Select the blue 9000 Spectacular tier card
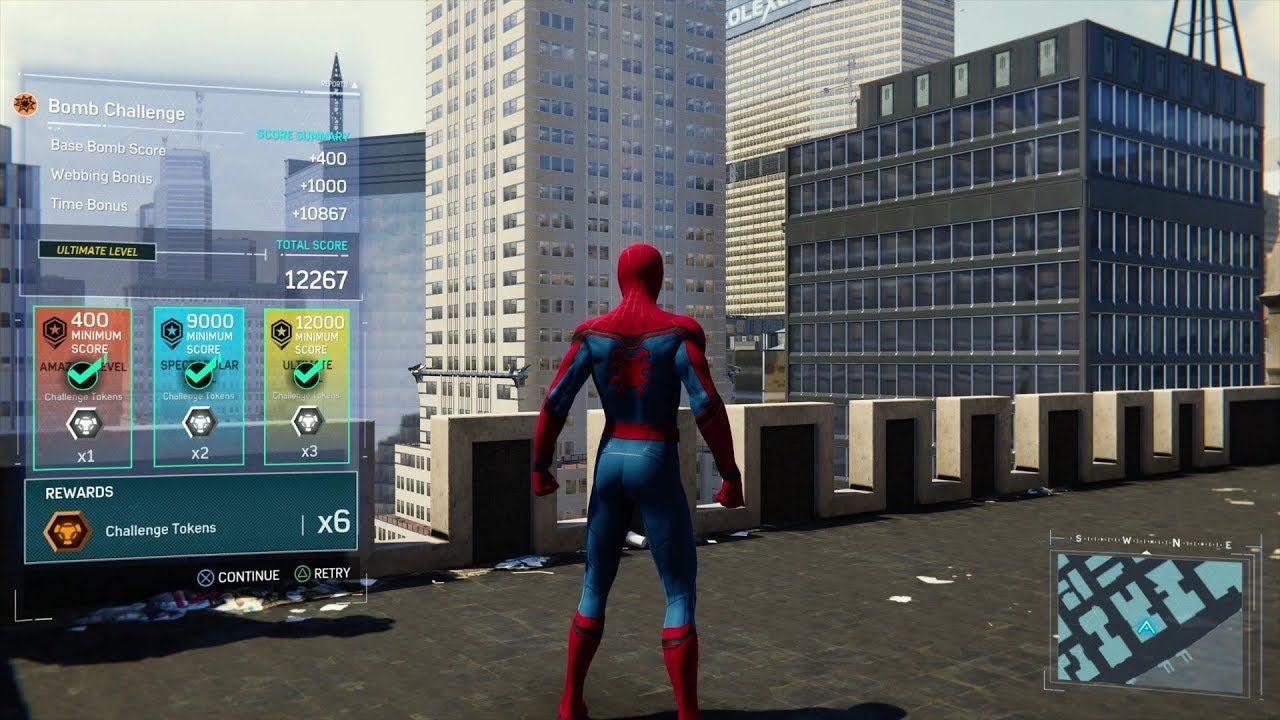 200,387
